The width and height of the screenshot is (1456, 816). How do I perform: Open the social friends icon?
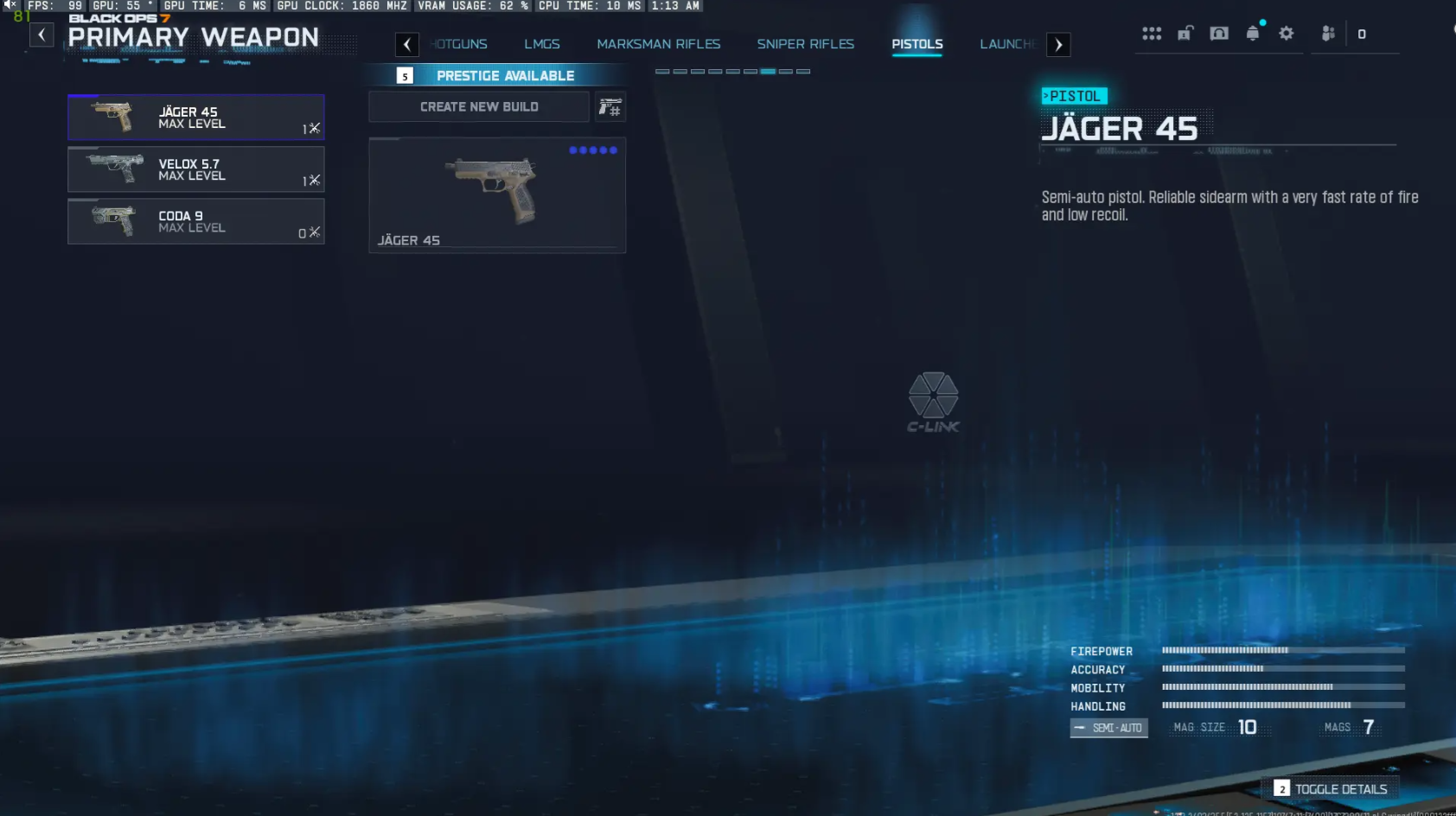[1329, 33]
